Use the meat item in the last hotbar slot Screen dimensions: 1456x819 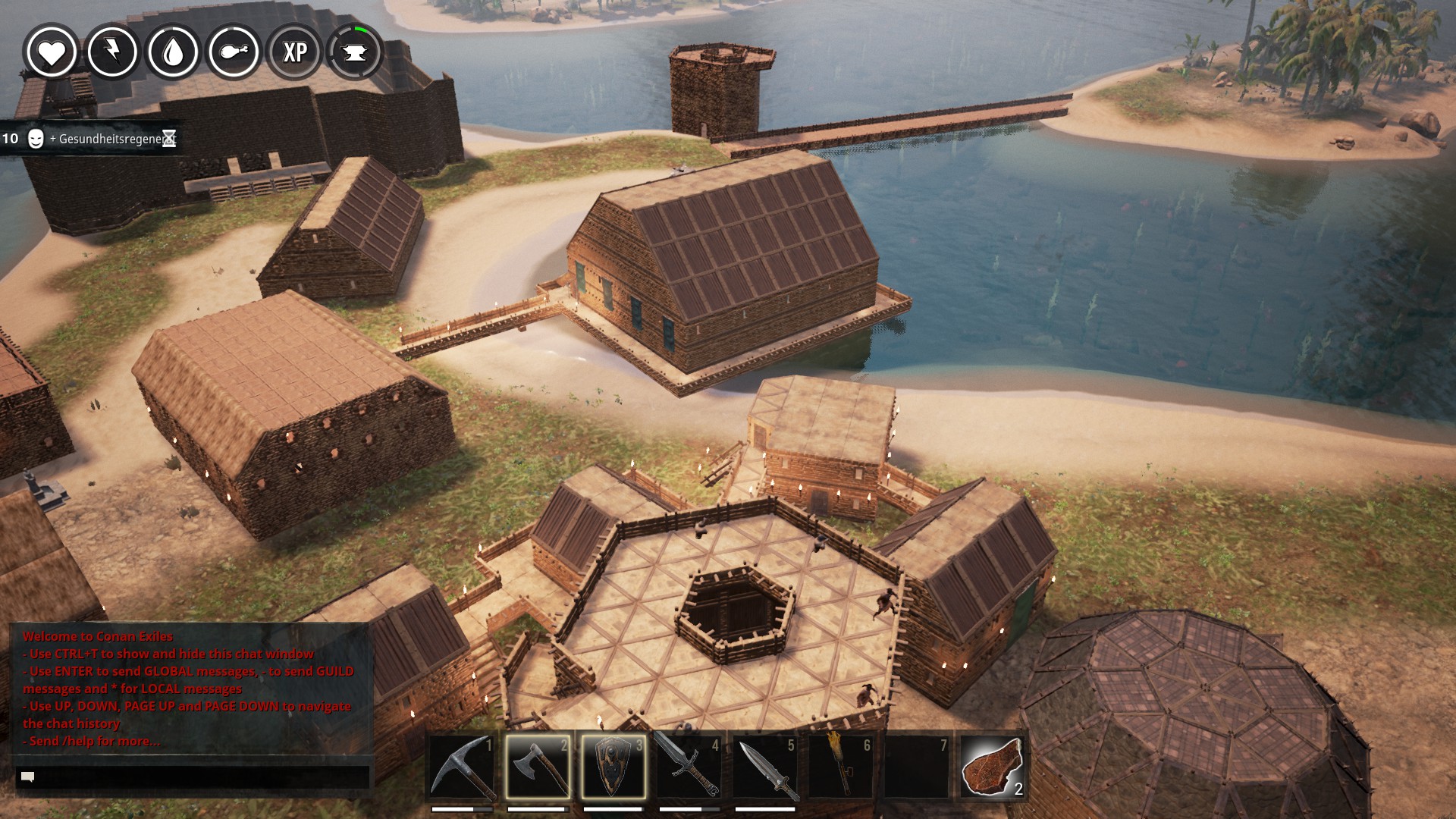(992, 767)
